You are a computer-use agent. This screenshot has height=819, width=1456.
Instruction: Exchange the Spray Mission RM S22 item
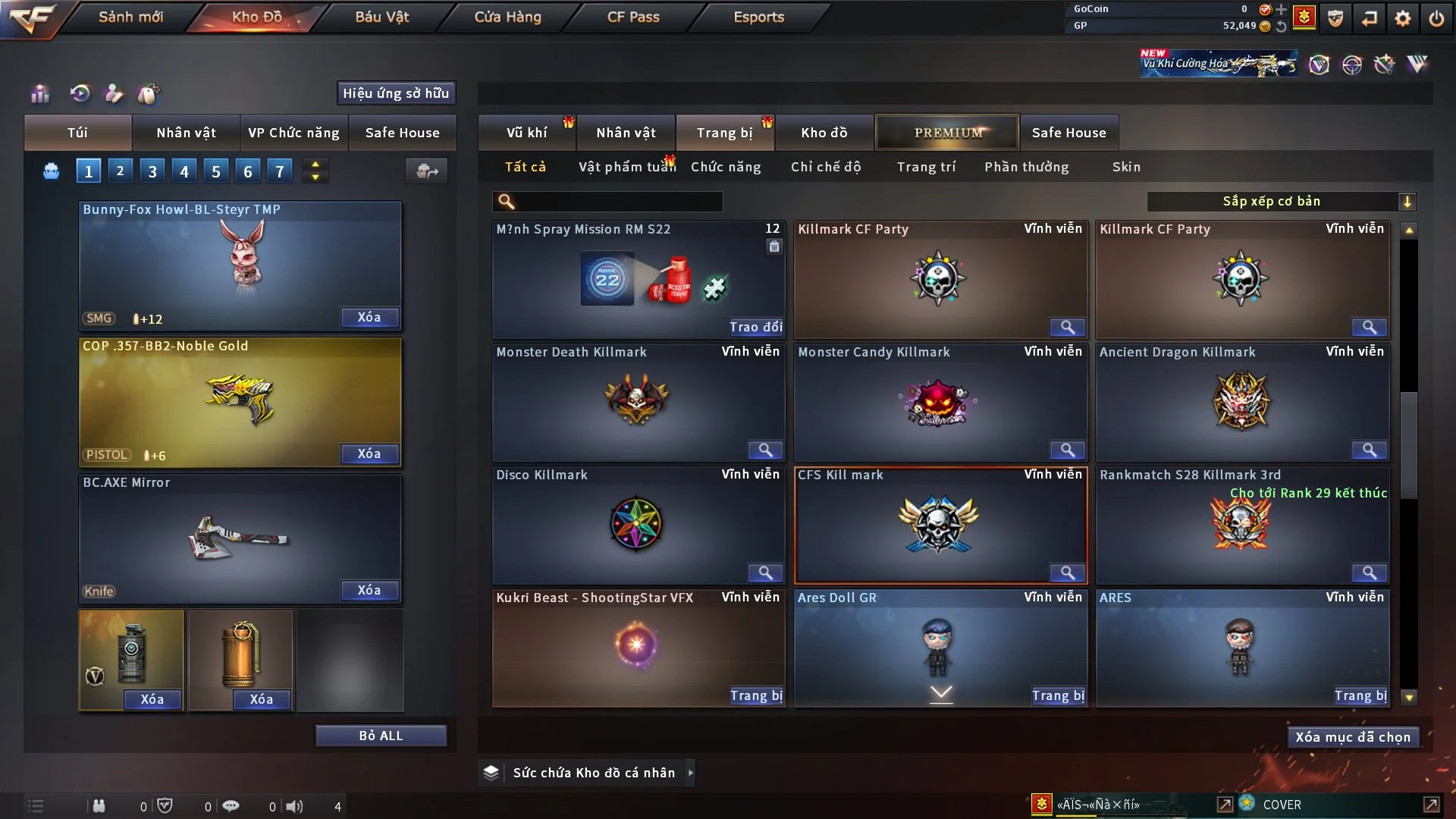click(x=755, y=327)
